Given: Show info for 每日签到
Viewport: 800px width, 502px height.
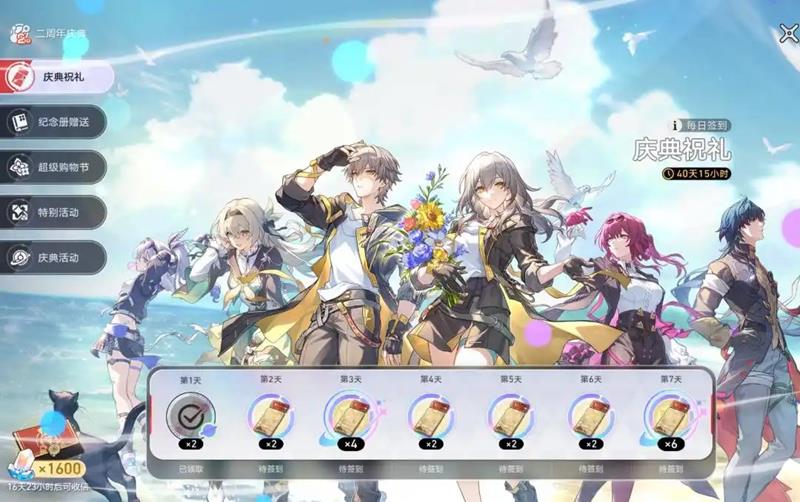Looking at the screenshot, I should coord(677,126).
